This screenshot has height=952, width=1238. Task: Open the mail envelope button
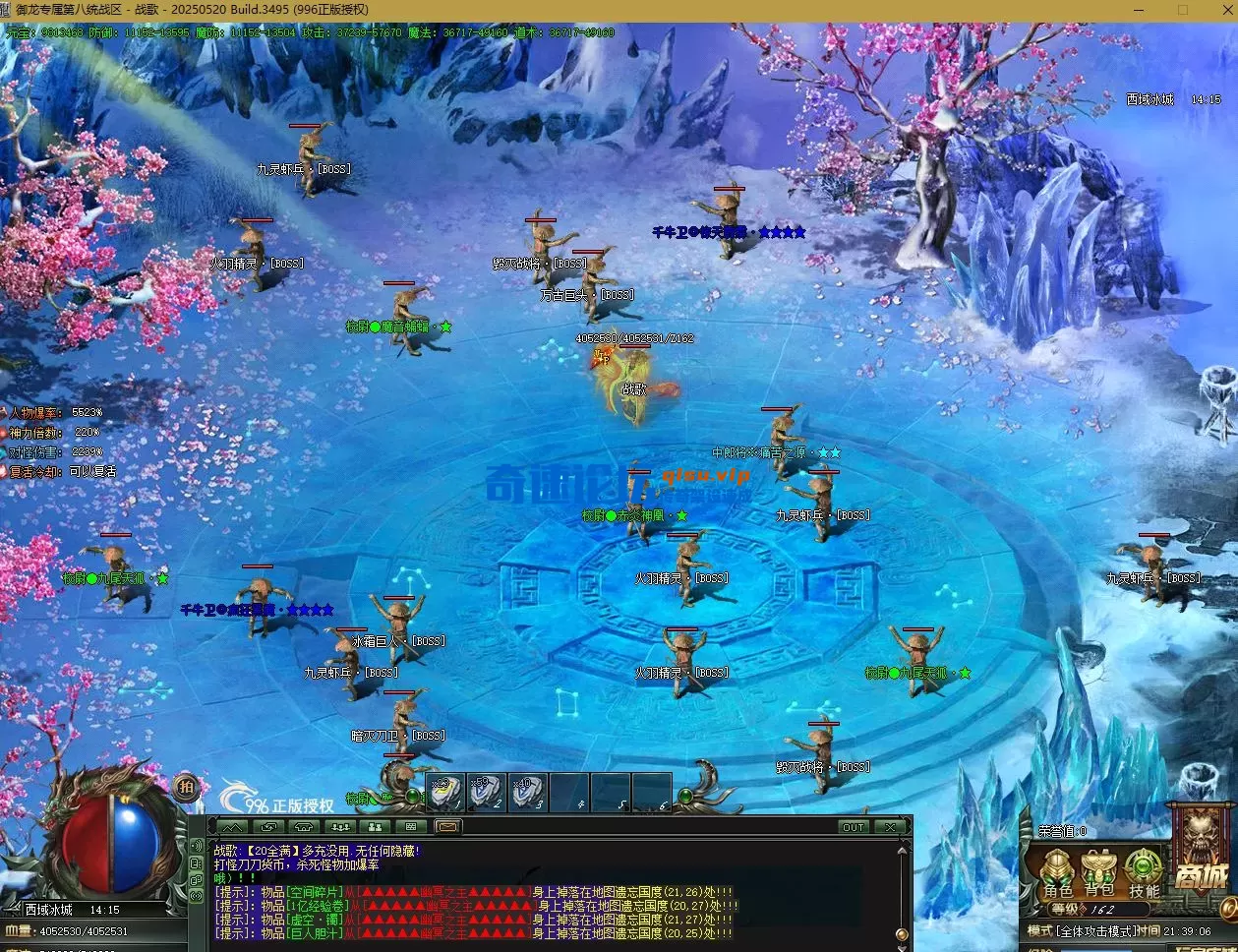[447, 827]
